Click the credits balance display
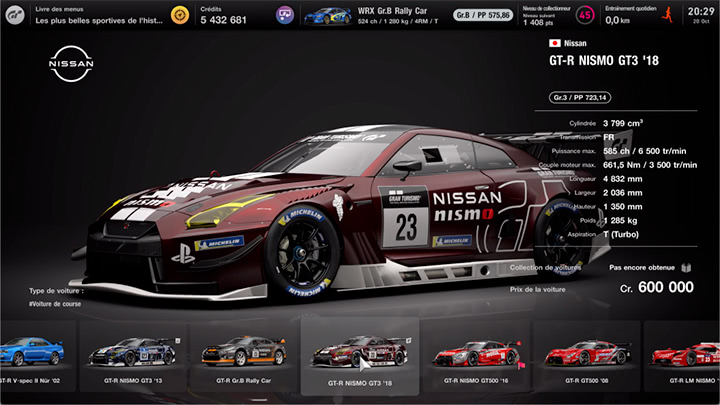 click(222, 15)
